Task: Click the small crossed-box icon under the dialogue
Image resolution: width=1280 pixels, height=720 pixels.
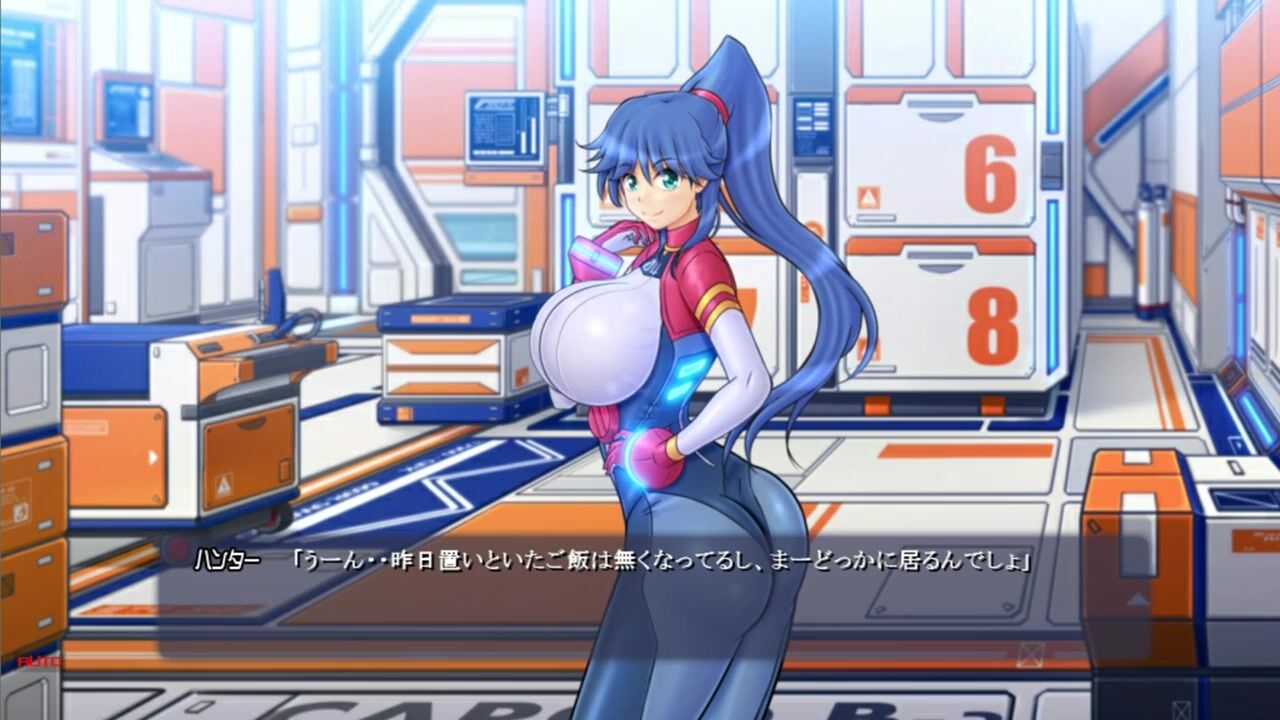Action: (1030, 655)
